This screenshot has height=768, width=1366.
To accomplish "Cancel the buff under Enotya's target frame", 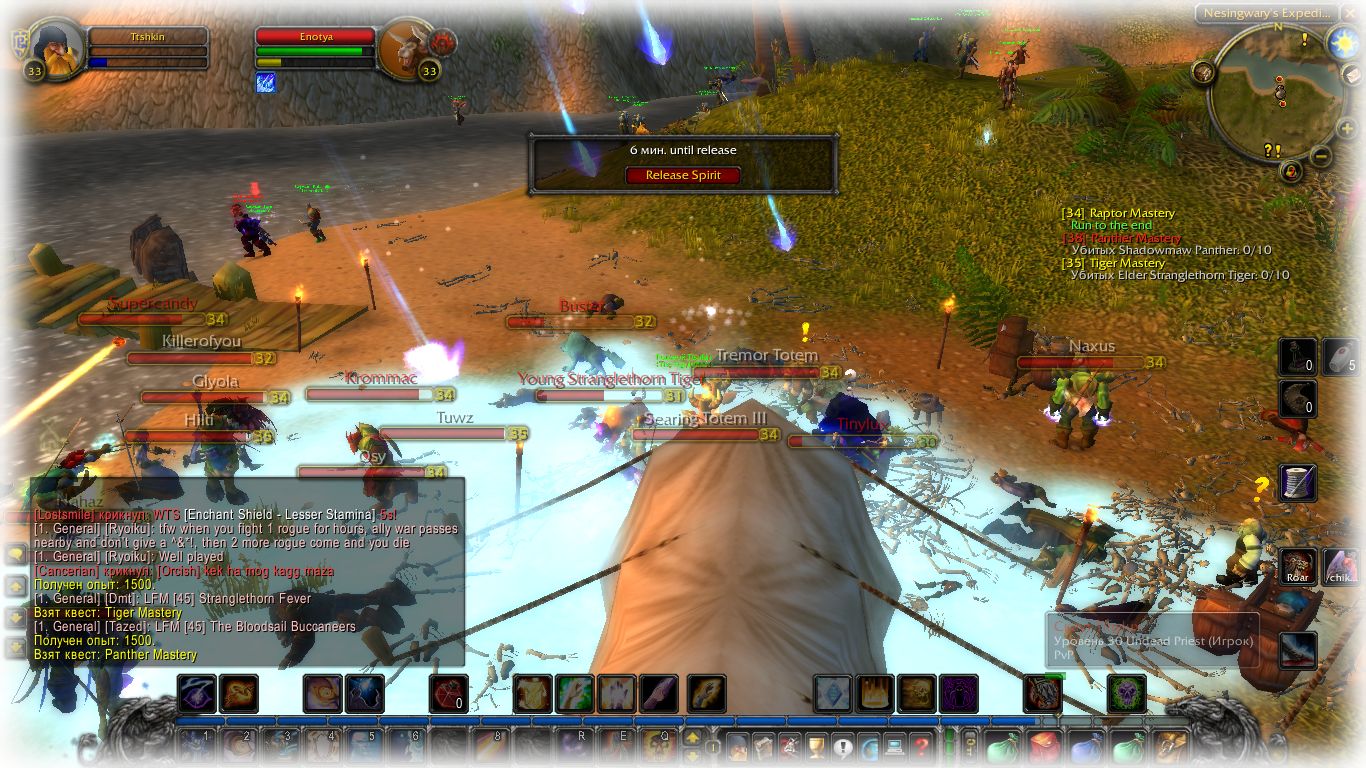I will point(265,83).
